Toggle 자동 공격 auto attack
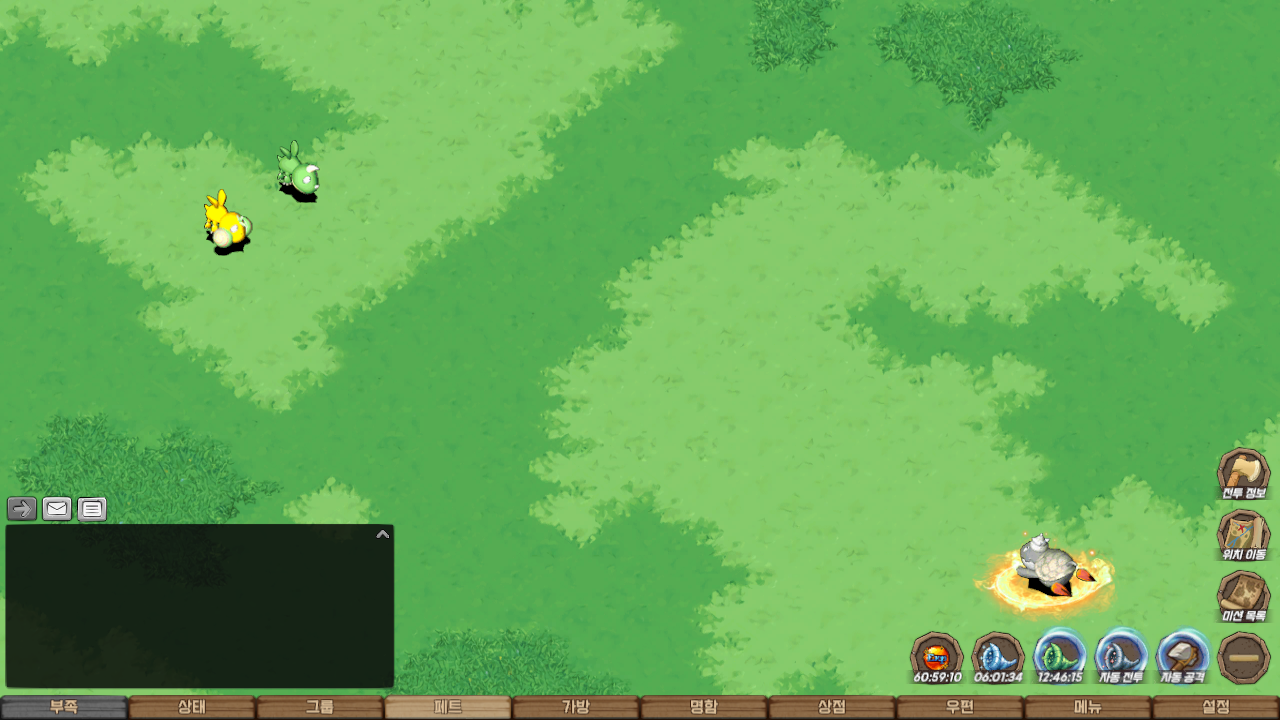 [1183, 657]
